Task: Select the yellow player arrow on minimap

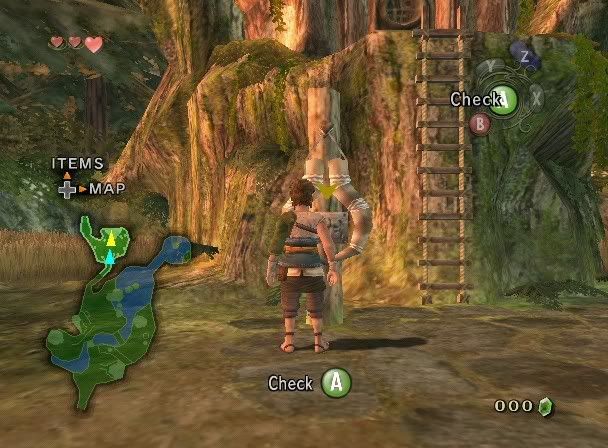Action: [x=112, y=238]
